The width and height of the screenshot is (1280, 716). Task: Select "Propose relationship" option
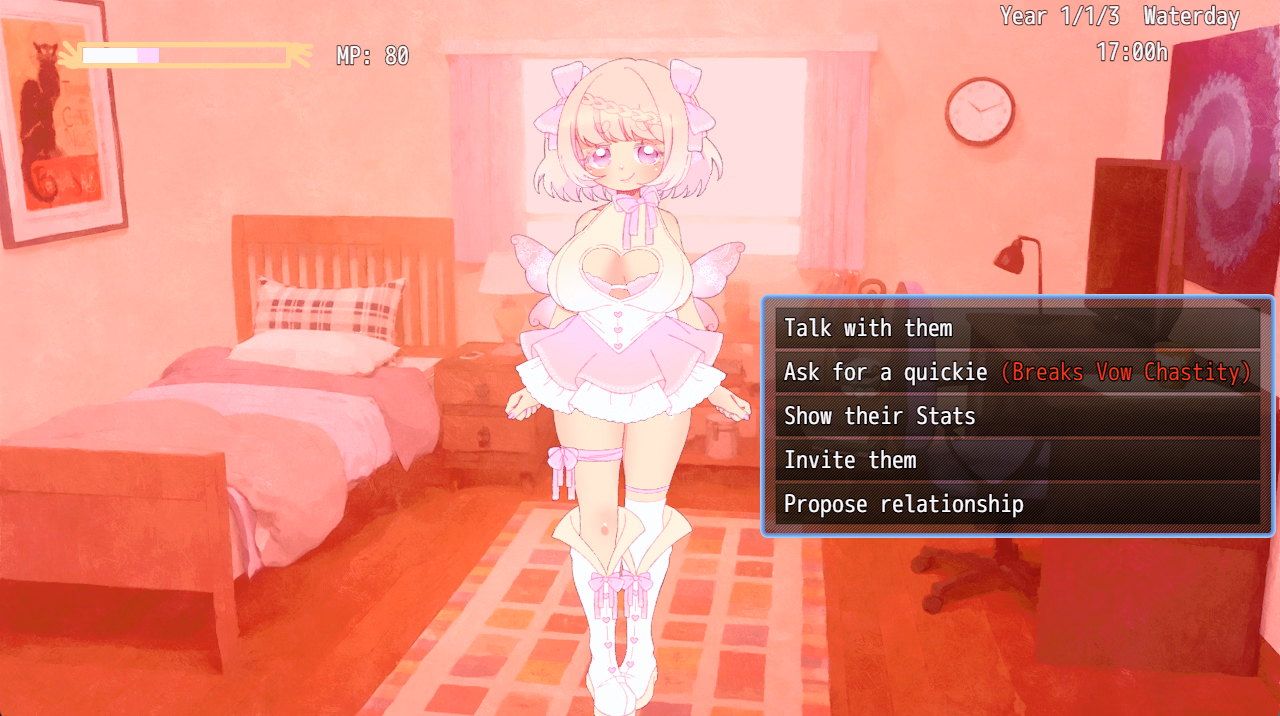tap(1016, 504)
